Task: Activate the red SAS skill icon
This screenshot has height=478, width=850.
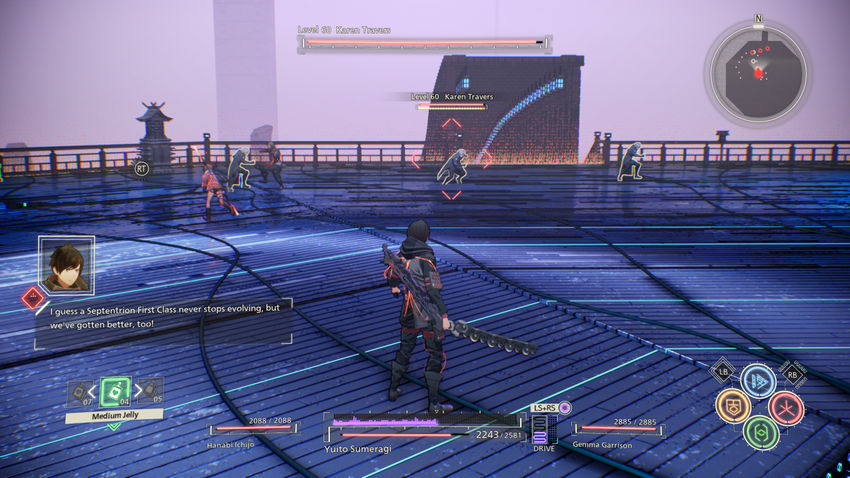Action: [x=786, y=407]
